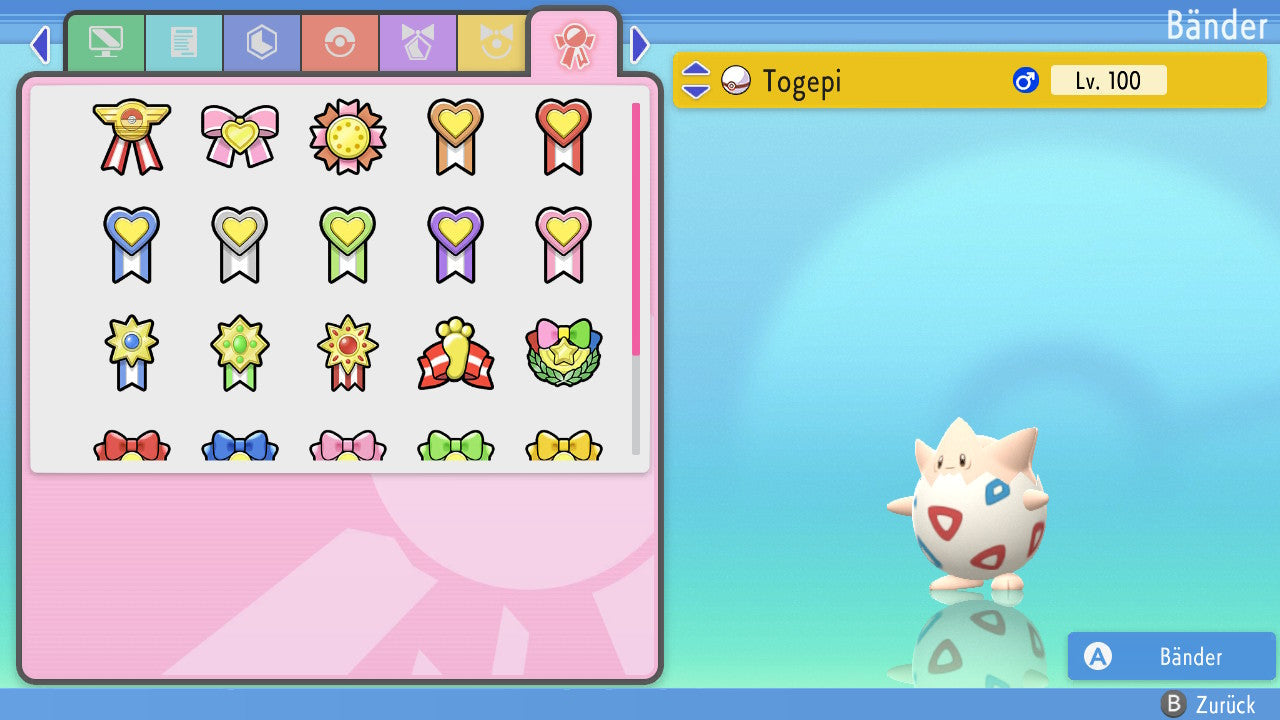Screen dimensions: 1280x720
Task: Select the blue hexagon stats tab
Action: pos(262,43)
